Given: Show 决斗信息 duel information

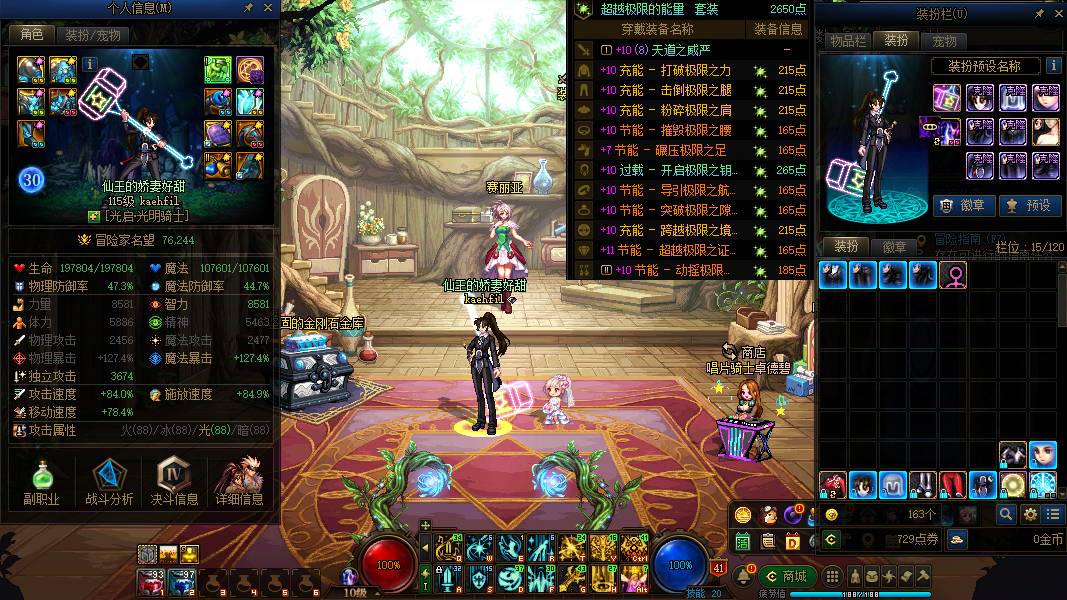Looking at the screenshot, I should pos(174,482).
